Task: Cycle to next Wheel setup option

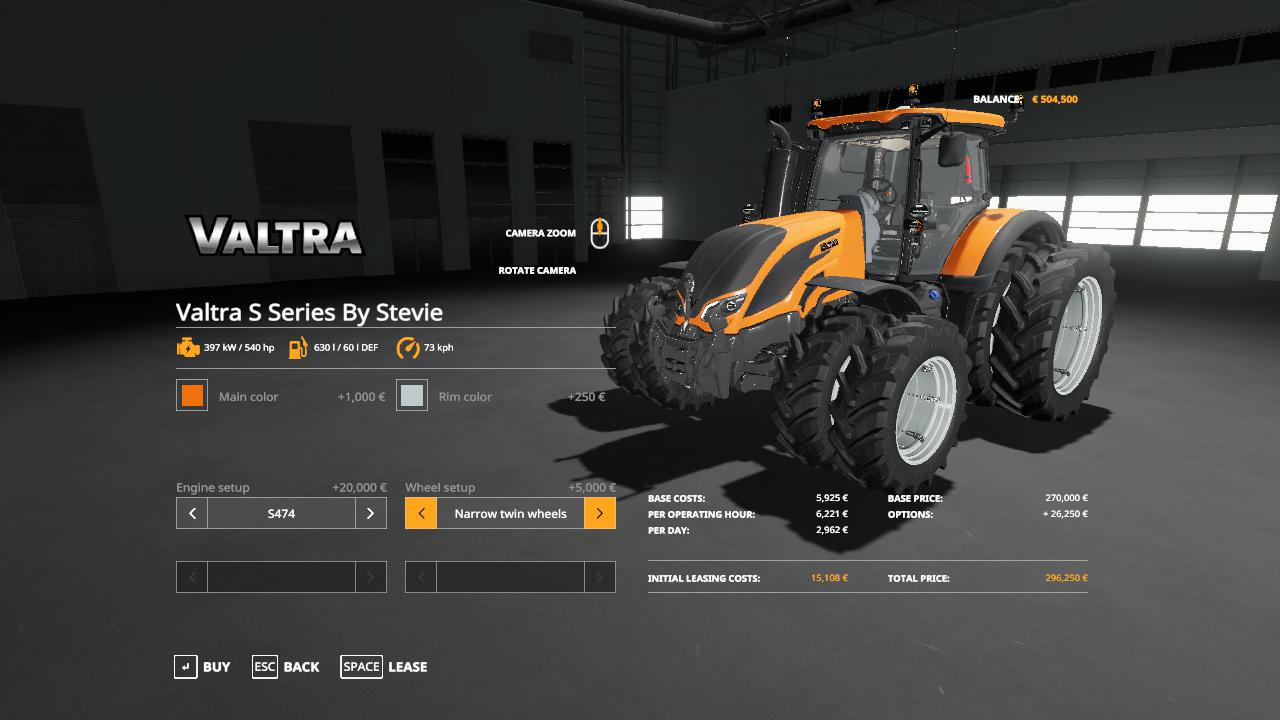Action: tap(599, 514)
